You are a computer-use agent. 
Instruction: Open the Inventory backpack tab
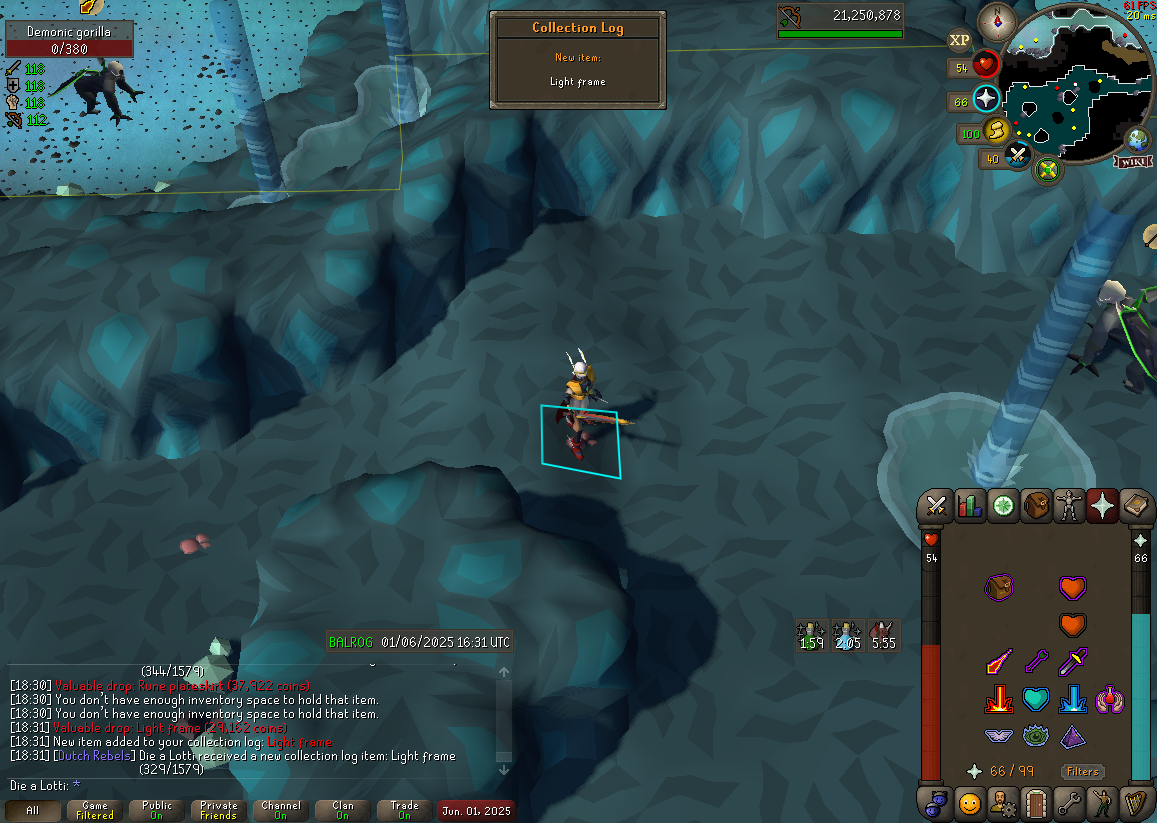tap(1037, 506)
